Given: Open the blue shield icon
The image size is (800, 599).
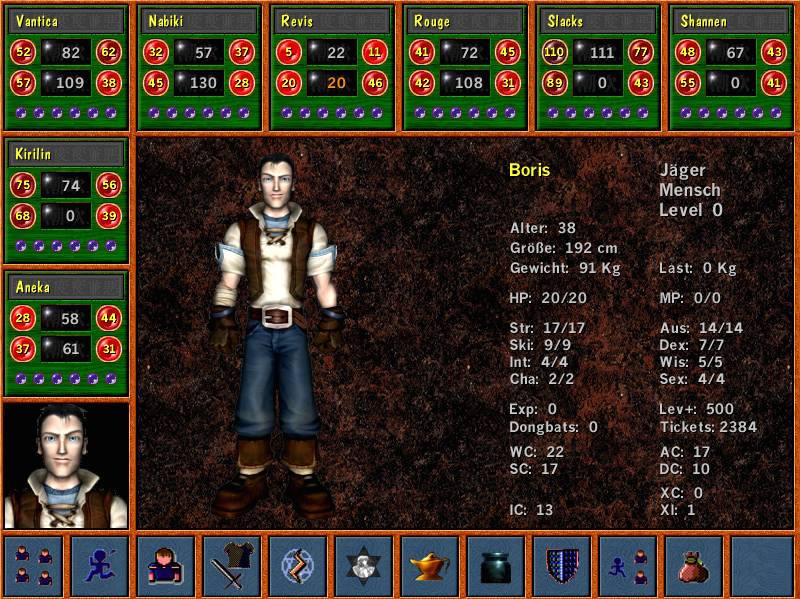Looking at the screenshot, I should pos(562,565).
